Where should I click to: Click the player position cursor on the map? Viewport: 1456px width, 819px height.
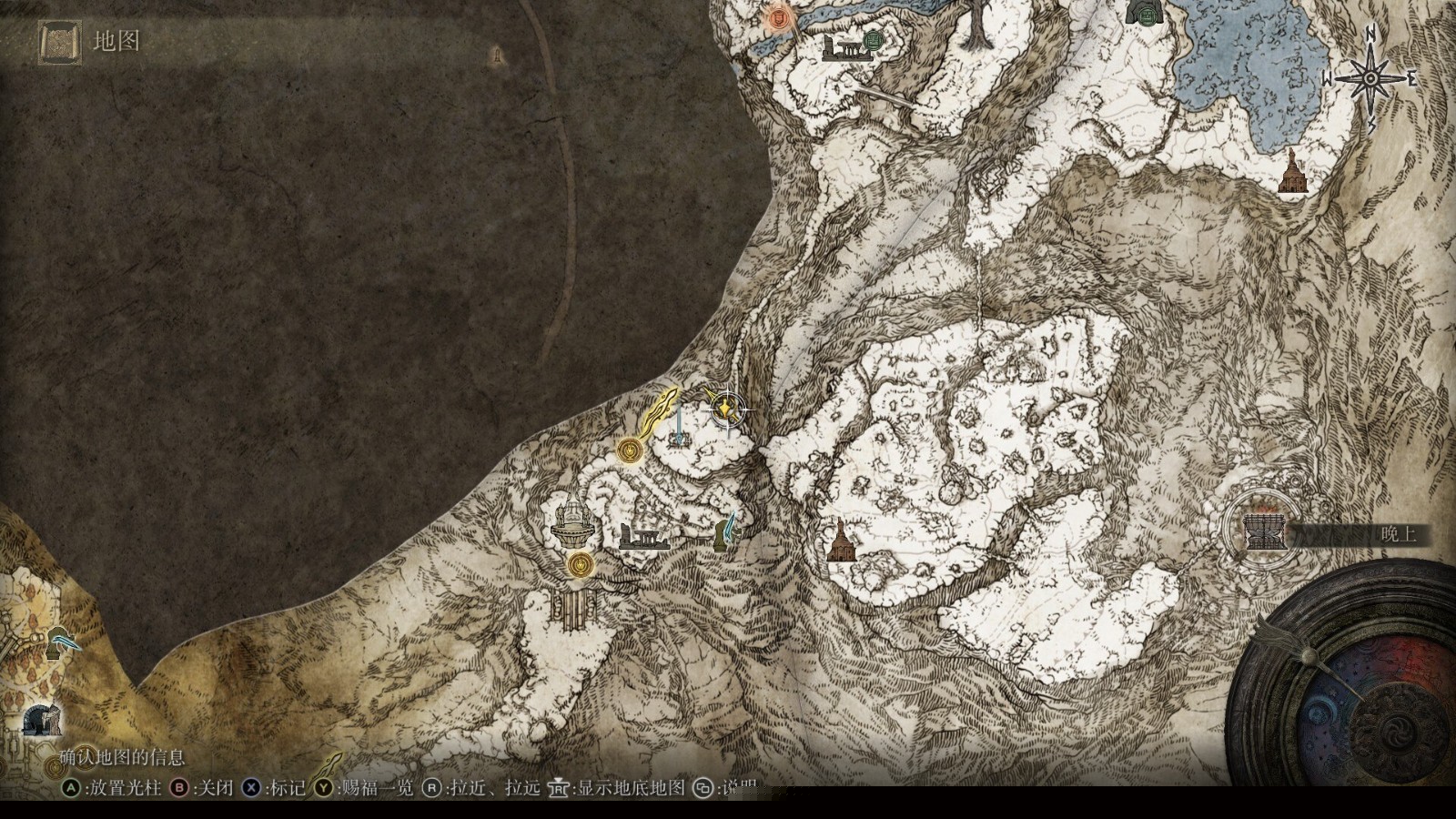727,409
